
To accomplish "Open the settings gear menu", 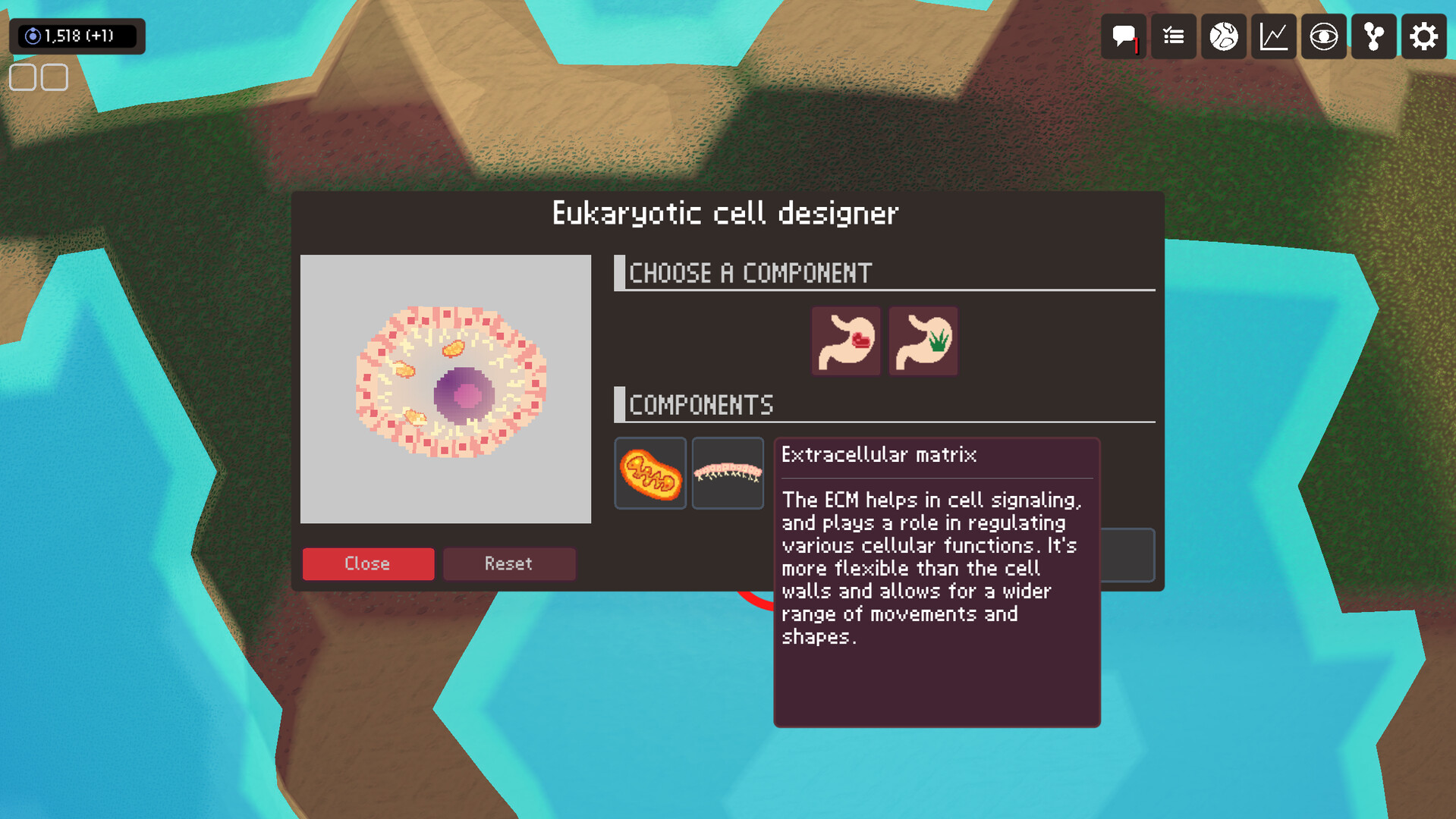I will tap(1423, 36).
